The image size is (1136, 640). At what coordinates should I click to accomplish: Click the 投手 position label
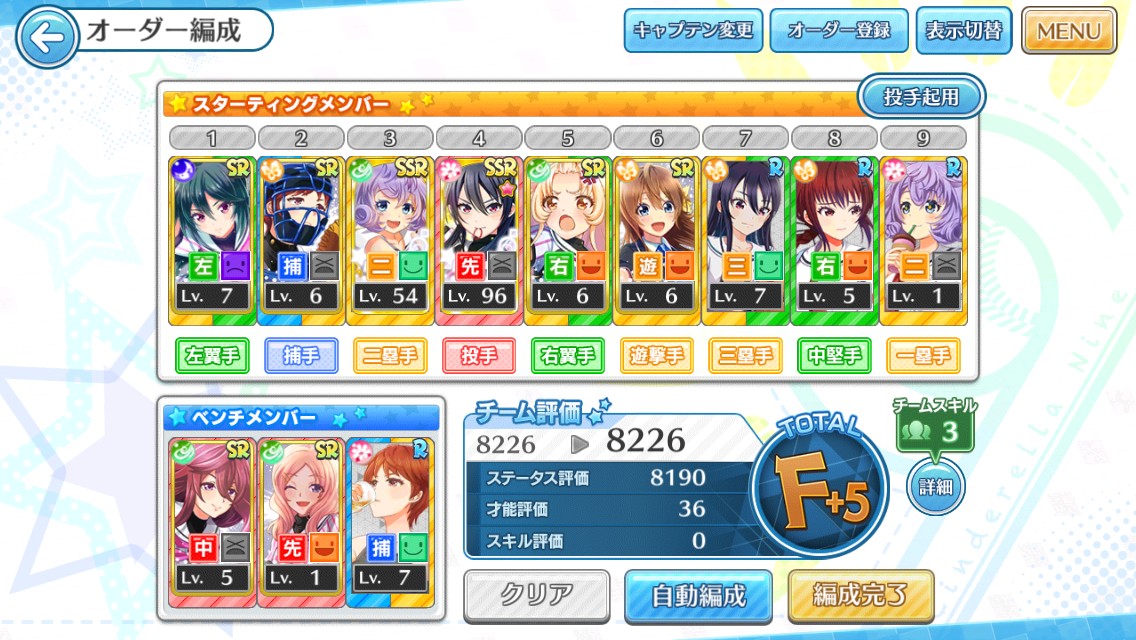click(x=479, y=355)
